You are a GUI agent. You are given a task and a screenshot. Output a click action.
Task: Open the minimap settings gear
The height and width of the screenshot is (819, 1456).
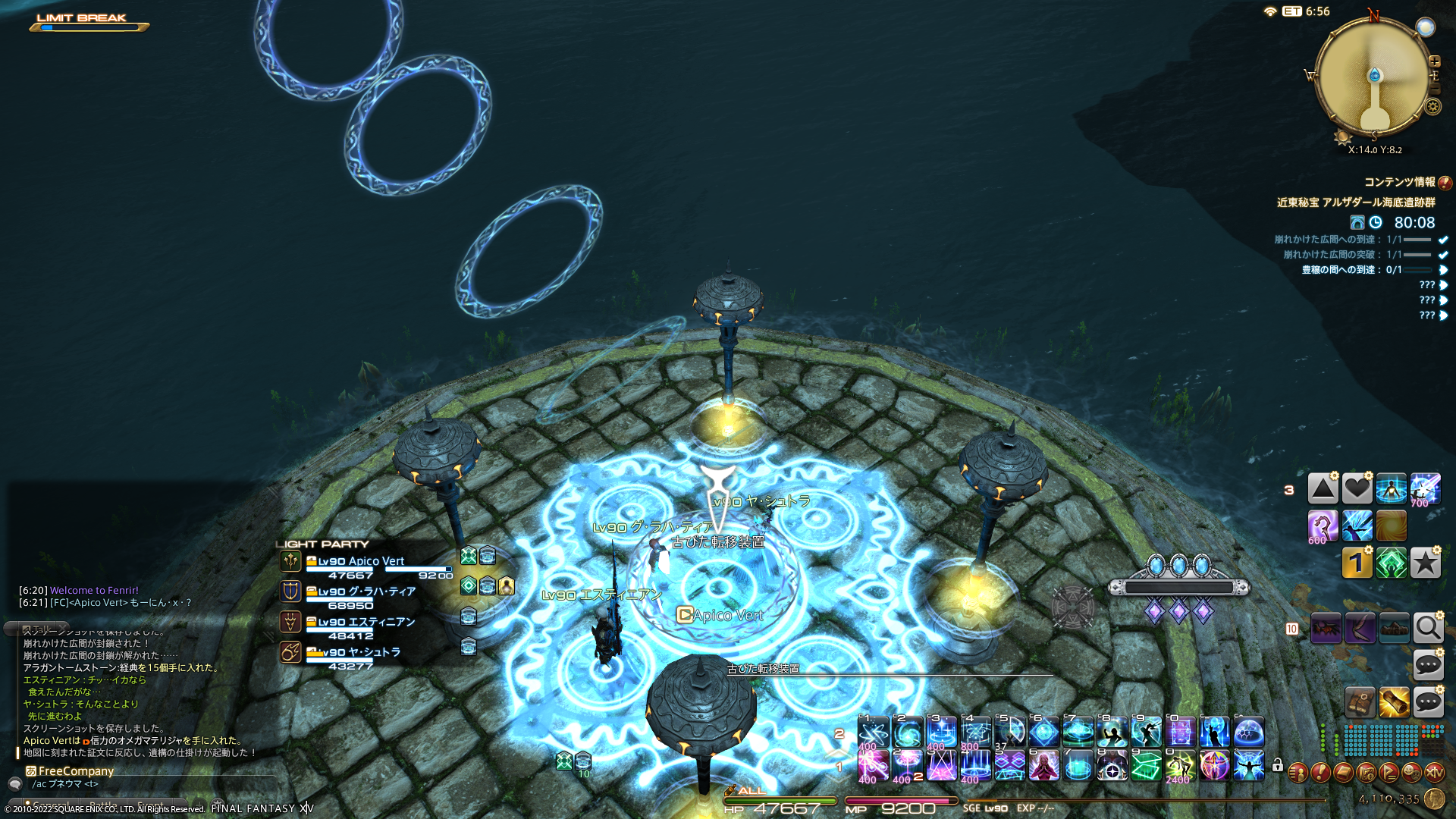point(1432,106)
